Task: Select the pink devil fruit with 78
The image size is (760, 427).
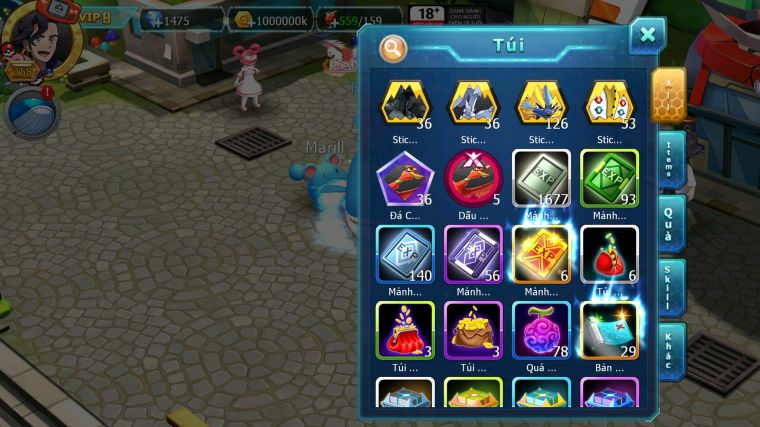Action: (541, 329)
